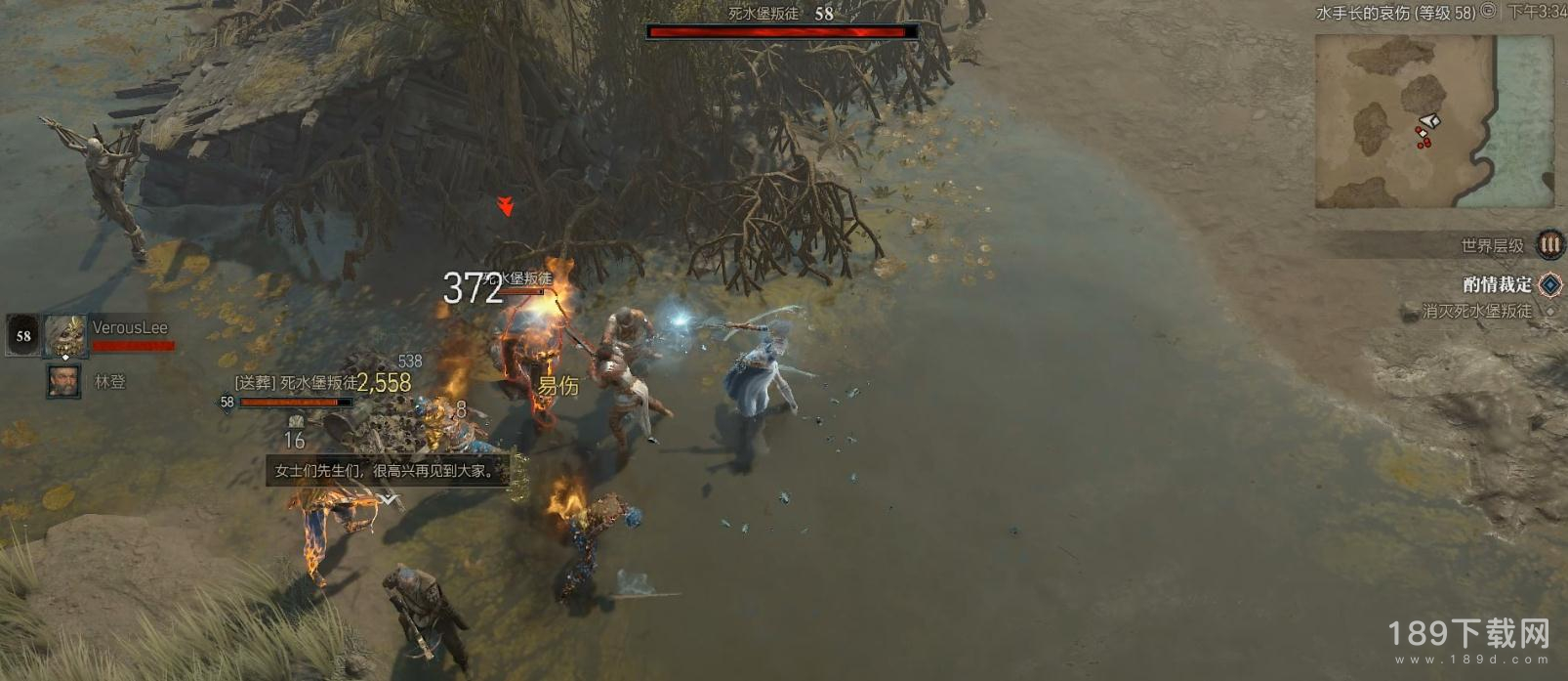This screenshot has height=681, width=1568.
Task: Open the minimap in the corner
Action: pos(1432,121)
